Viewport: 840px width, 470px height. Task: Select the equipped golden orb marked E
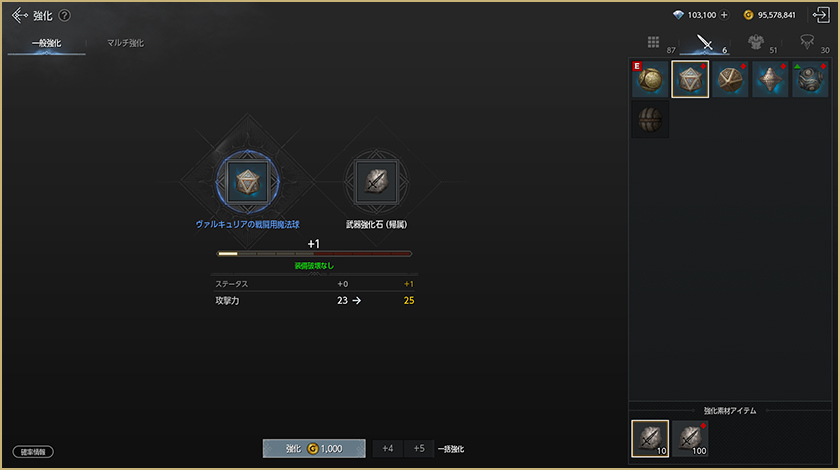coord(650,79)
